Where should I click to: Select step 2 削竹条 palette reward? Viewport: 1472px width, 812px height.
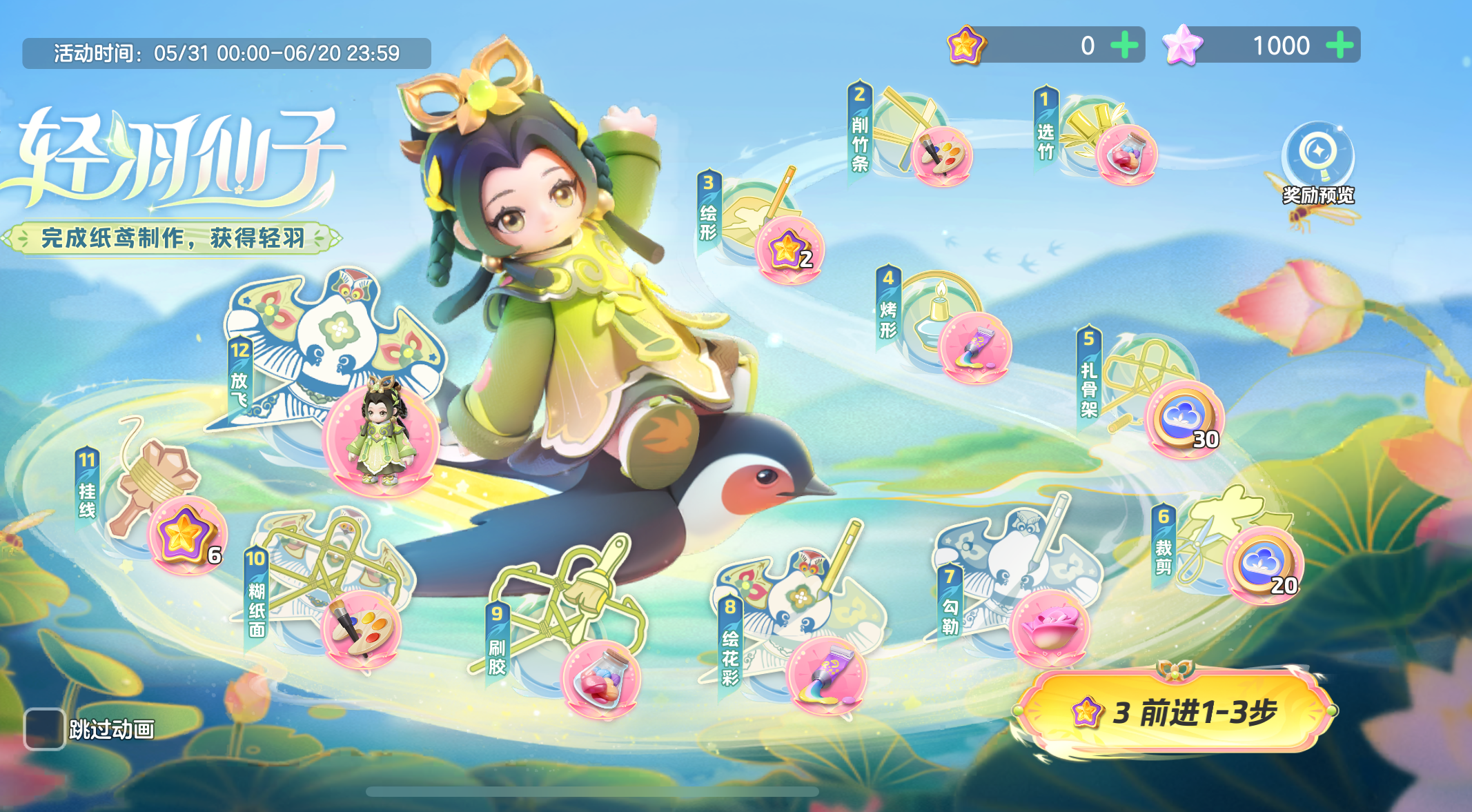tap(942, 156)
